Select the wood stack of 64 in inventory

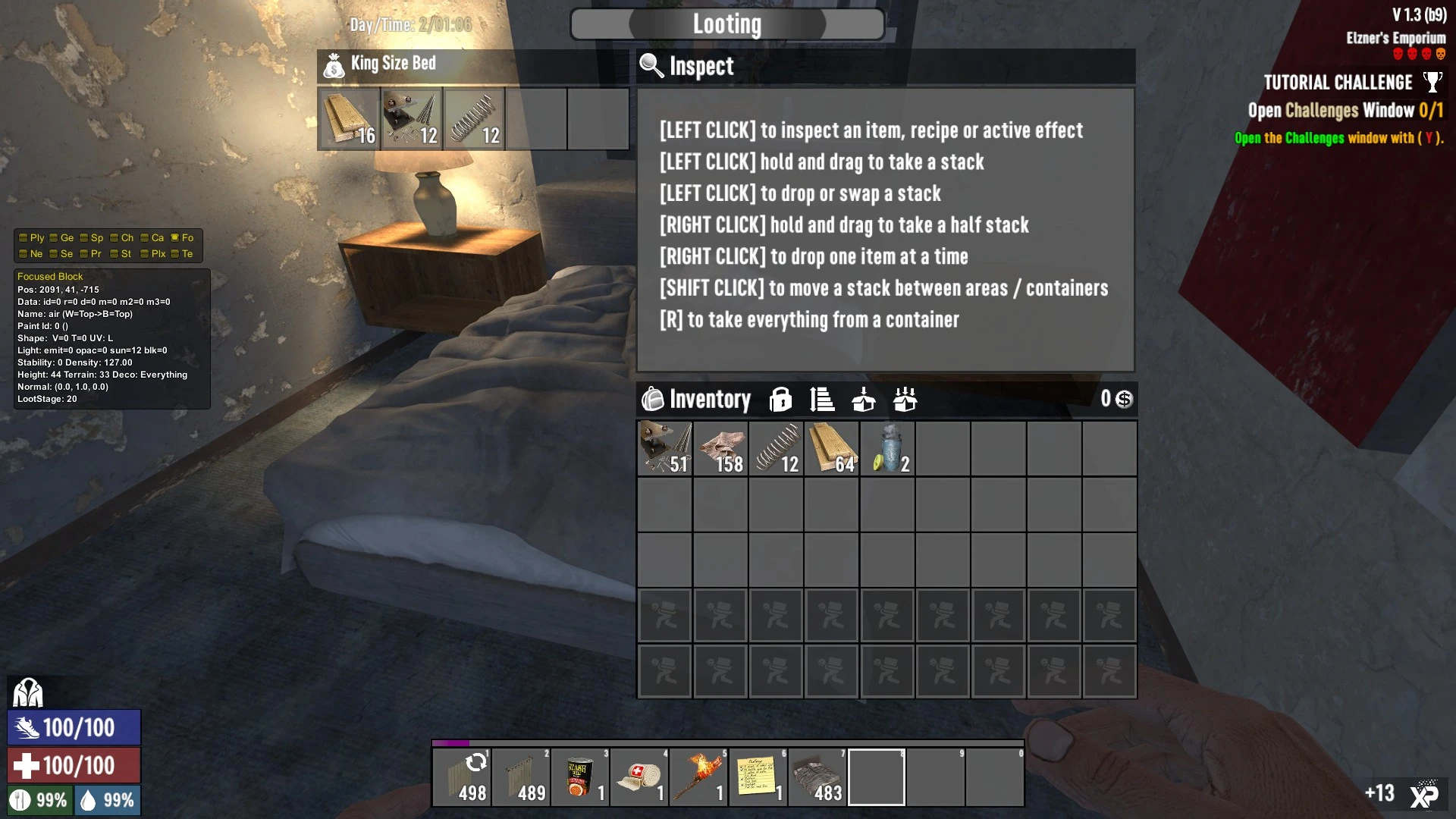(x=832, y=449)
